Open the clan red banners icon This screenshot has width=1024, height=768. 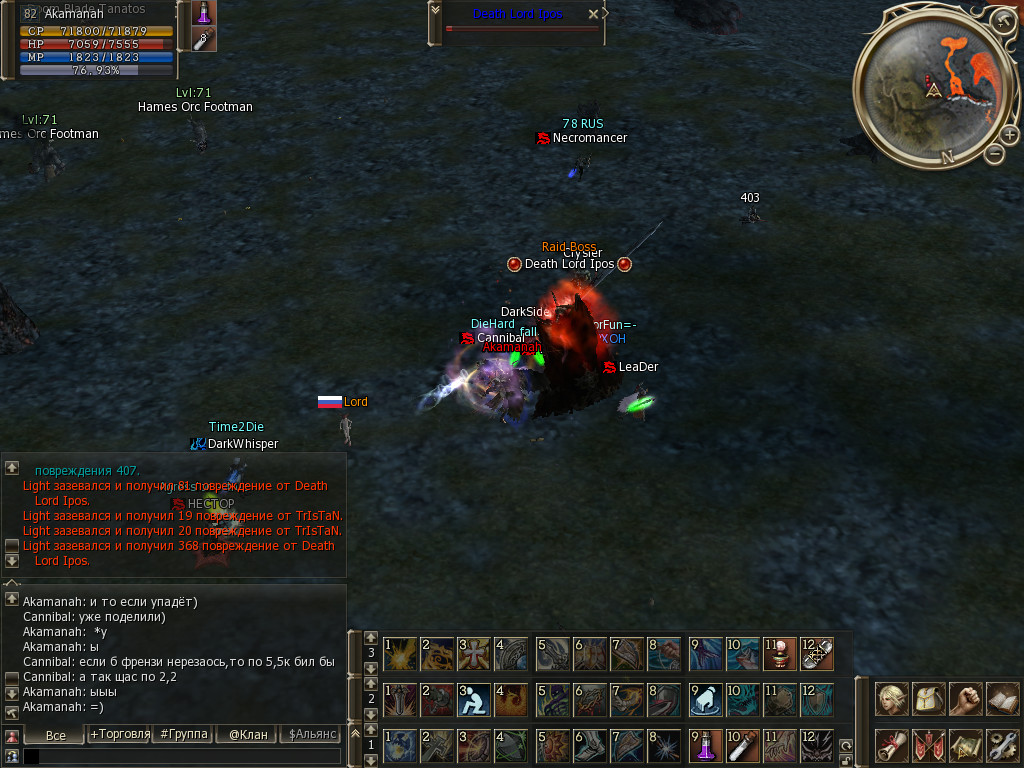929,745
